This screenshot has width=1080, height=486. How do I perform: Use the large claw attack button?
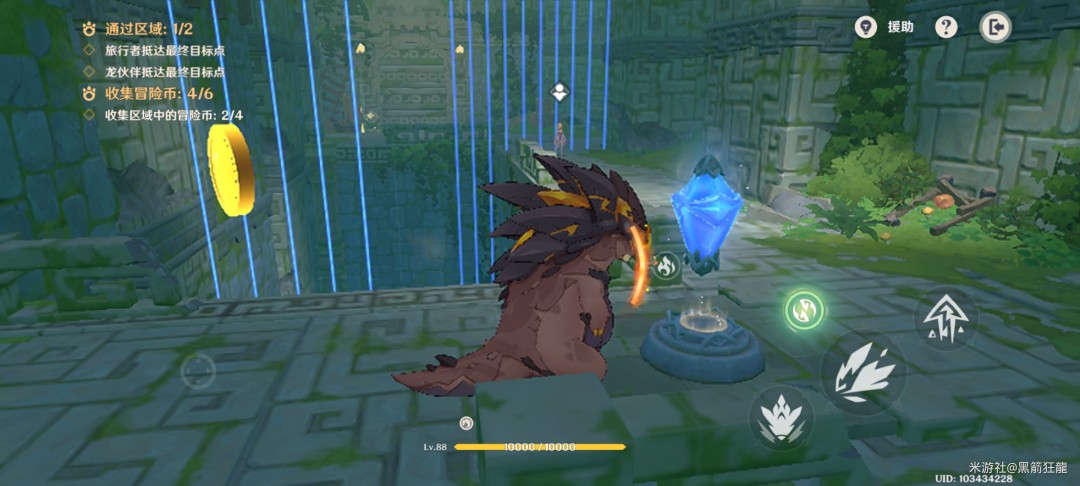[x=863, y=374]
